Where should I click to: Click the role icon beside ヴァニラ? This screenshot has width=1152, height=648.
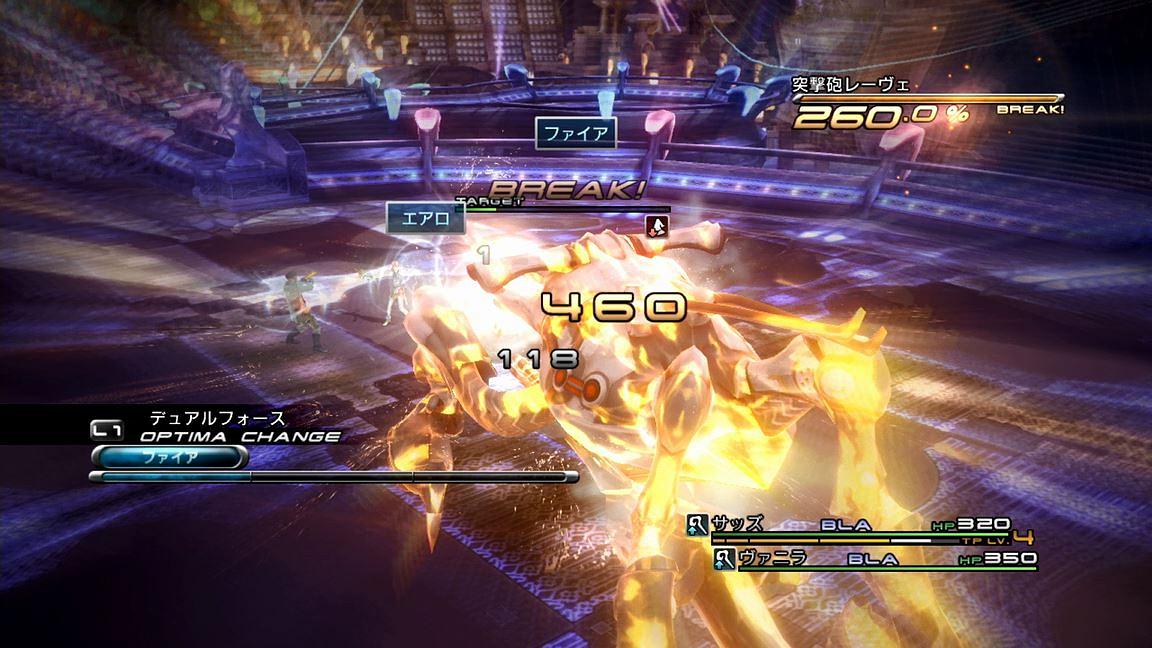coord(725,559)
